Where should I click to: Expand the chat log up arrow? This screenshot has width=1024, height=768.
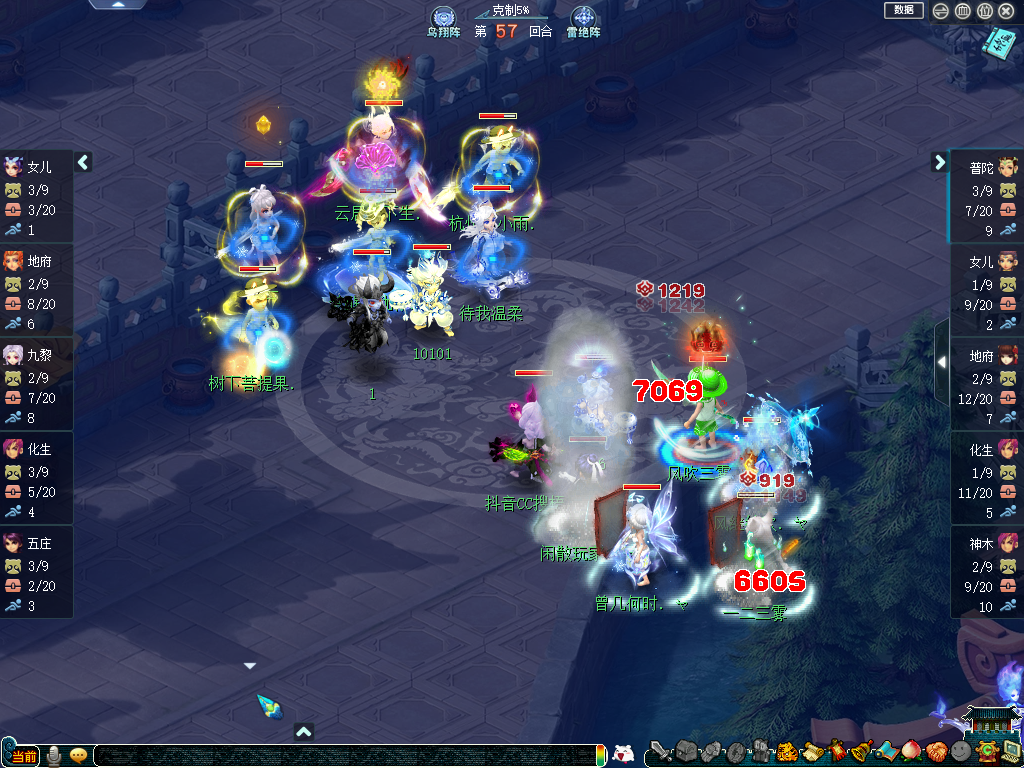click(304, 732)
